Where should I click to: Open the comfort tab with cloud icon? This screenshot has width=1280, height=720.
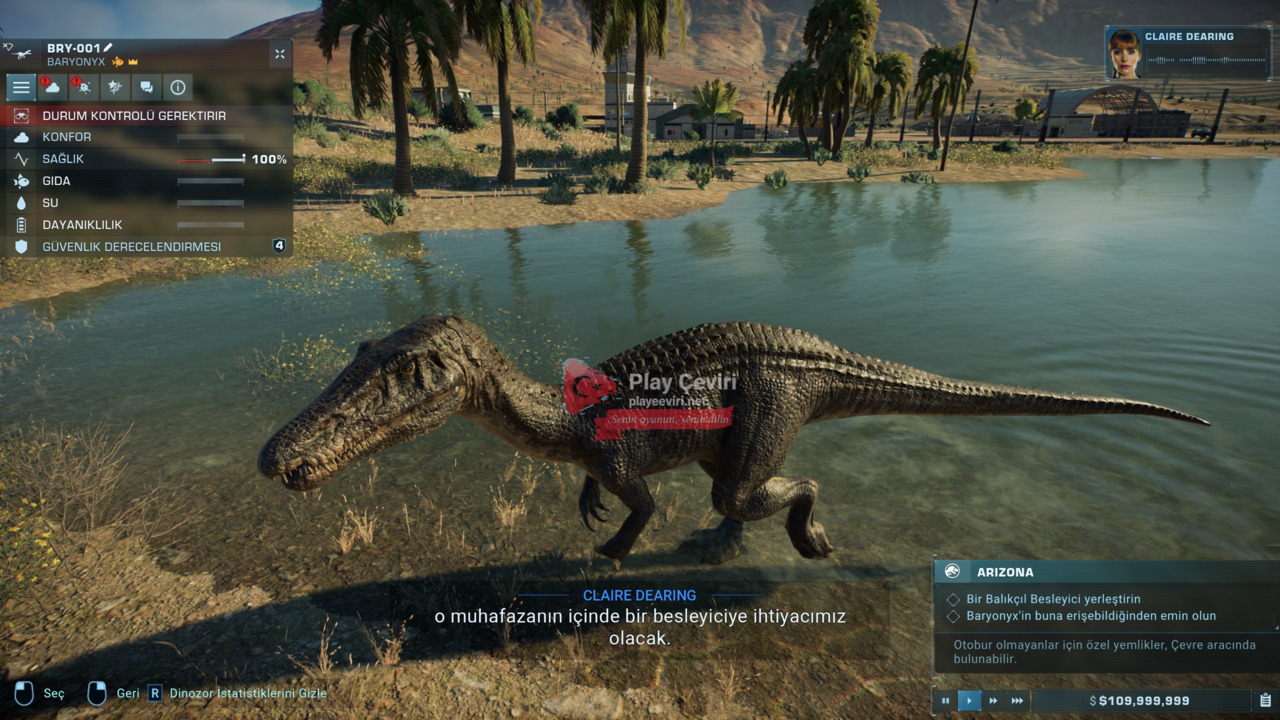coord(52,87)
